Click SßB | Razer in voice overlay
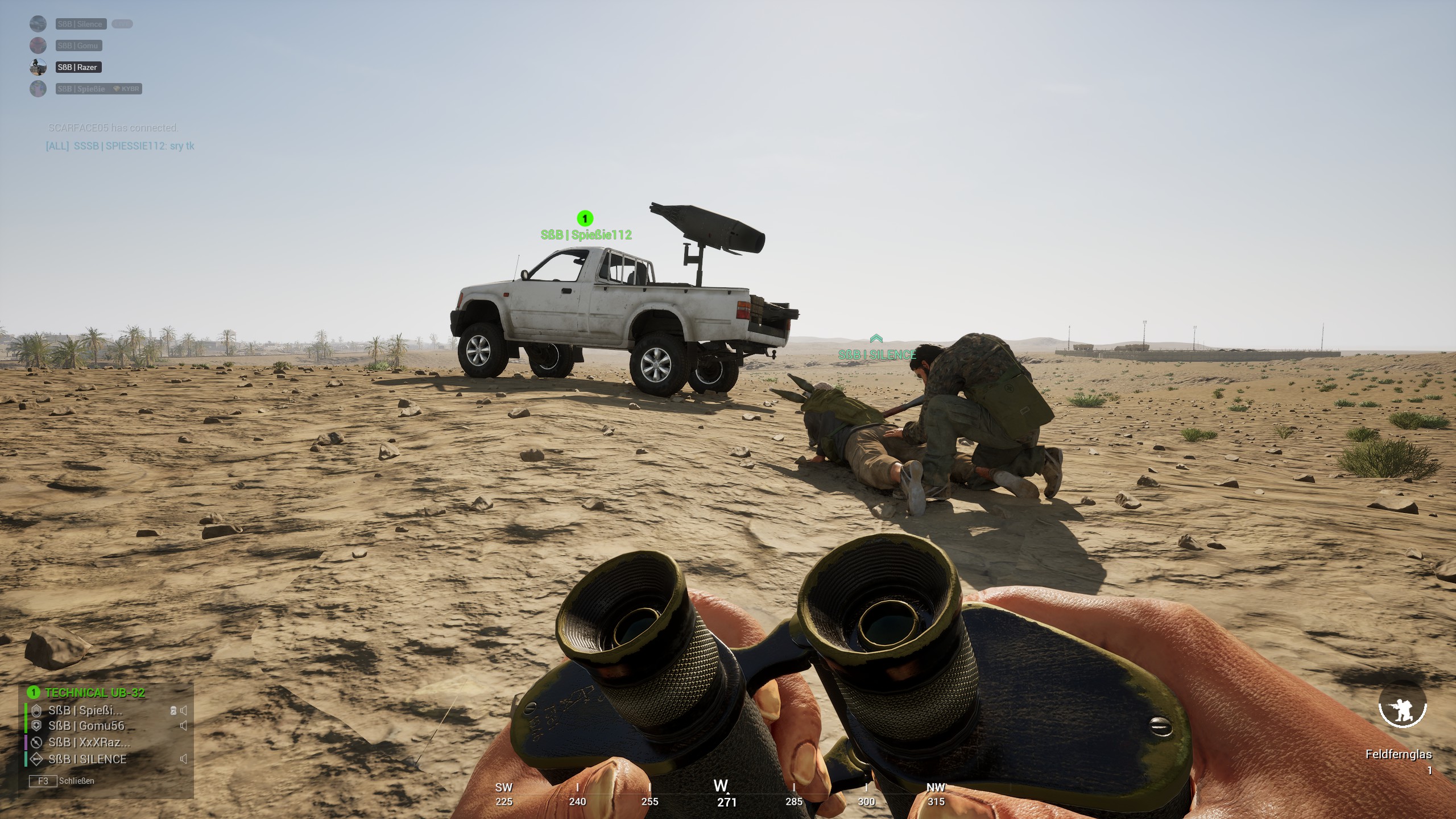 pos(78,67)
